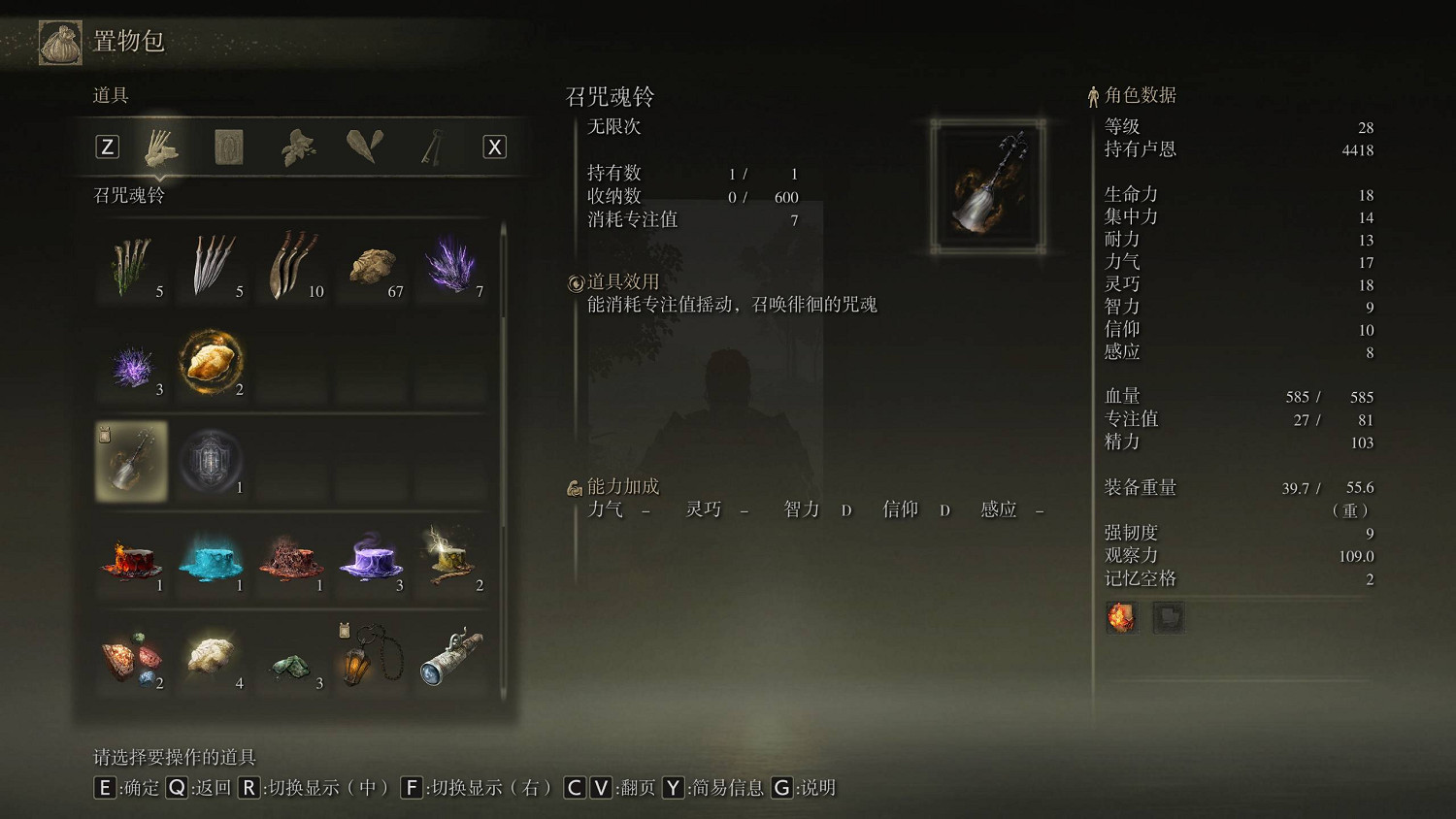Viewport: 1456px width, 819px height.
Task: Select the boiled prawn item
Action: pyautogui.click(x=212, y=363)
